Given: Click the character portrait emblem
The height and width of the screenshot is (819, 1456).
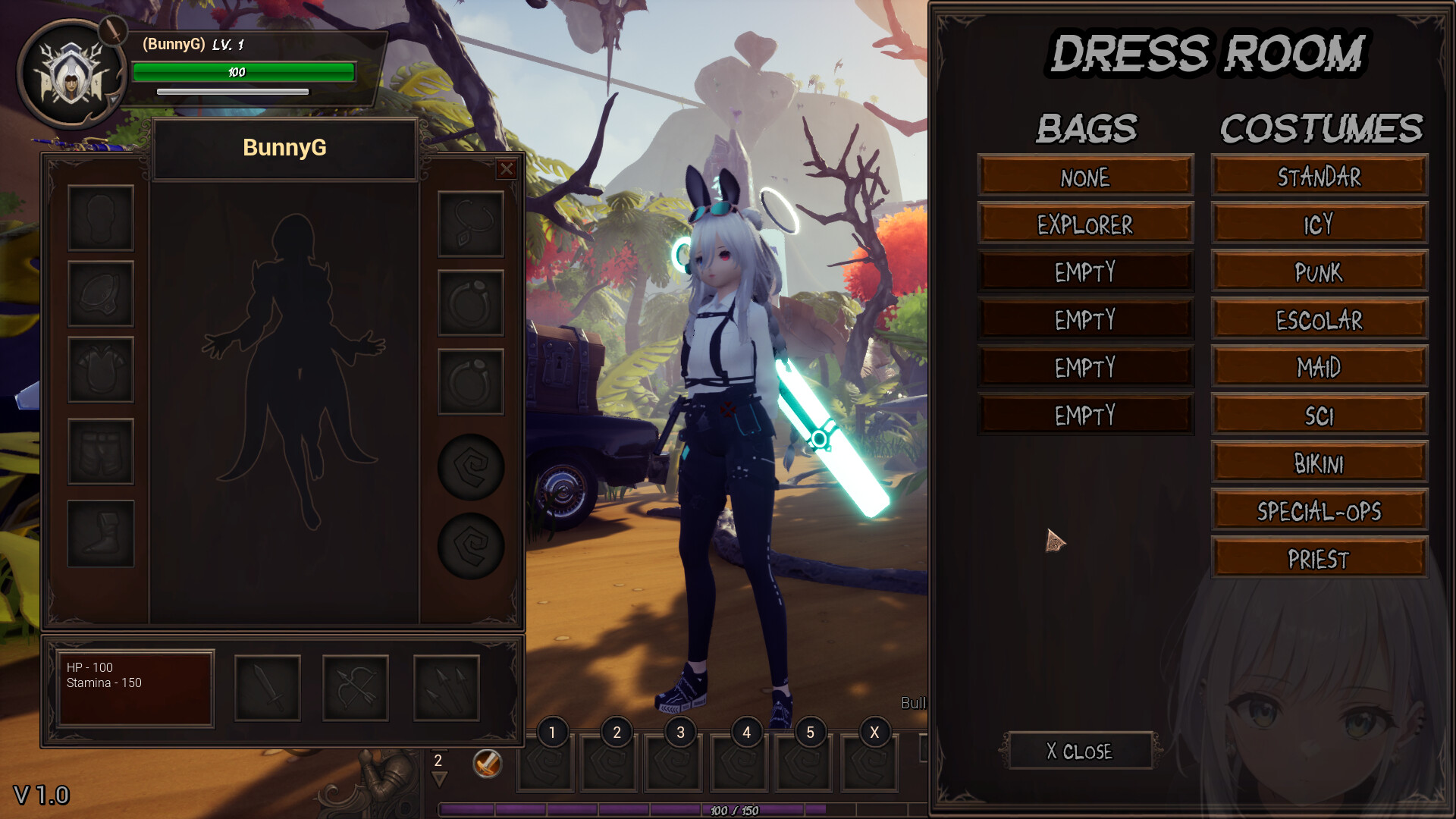Looking at the screenshot, I should pyautogui.click(x=71, y=74).
